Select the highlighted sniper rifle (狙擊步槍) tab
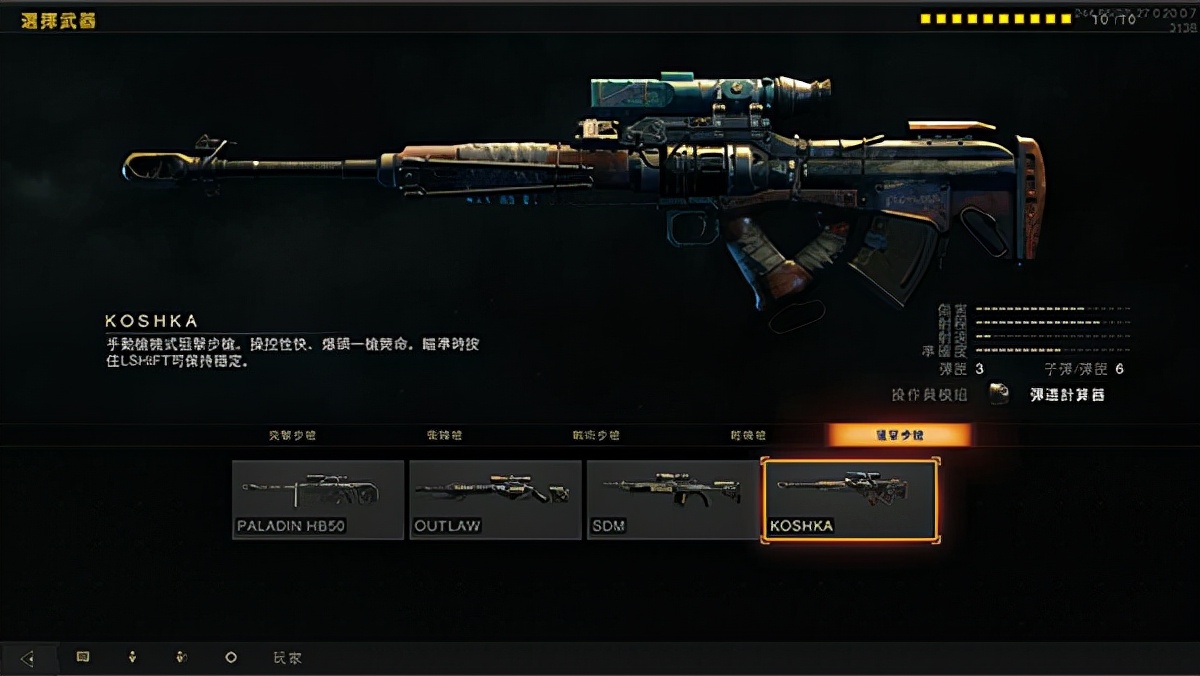1200x676 pixels. (x=898, y=435)
